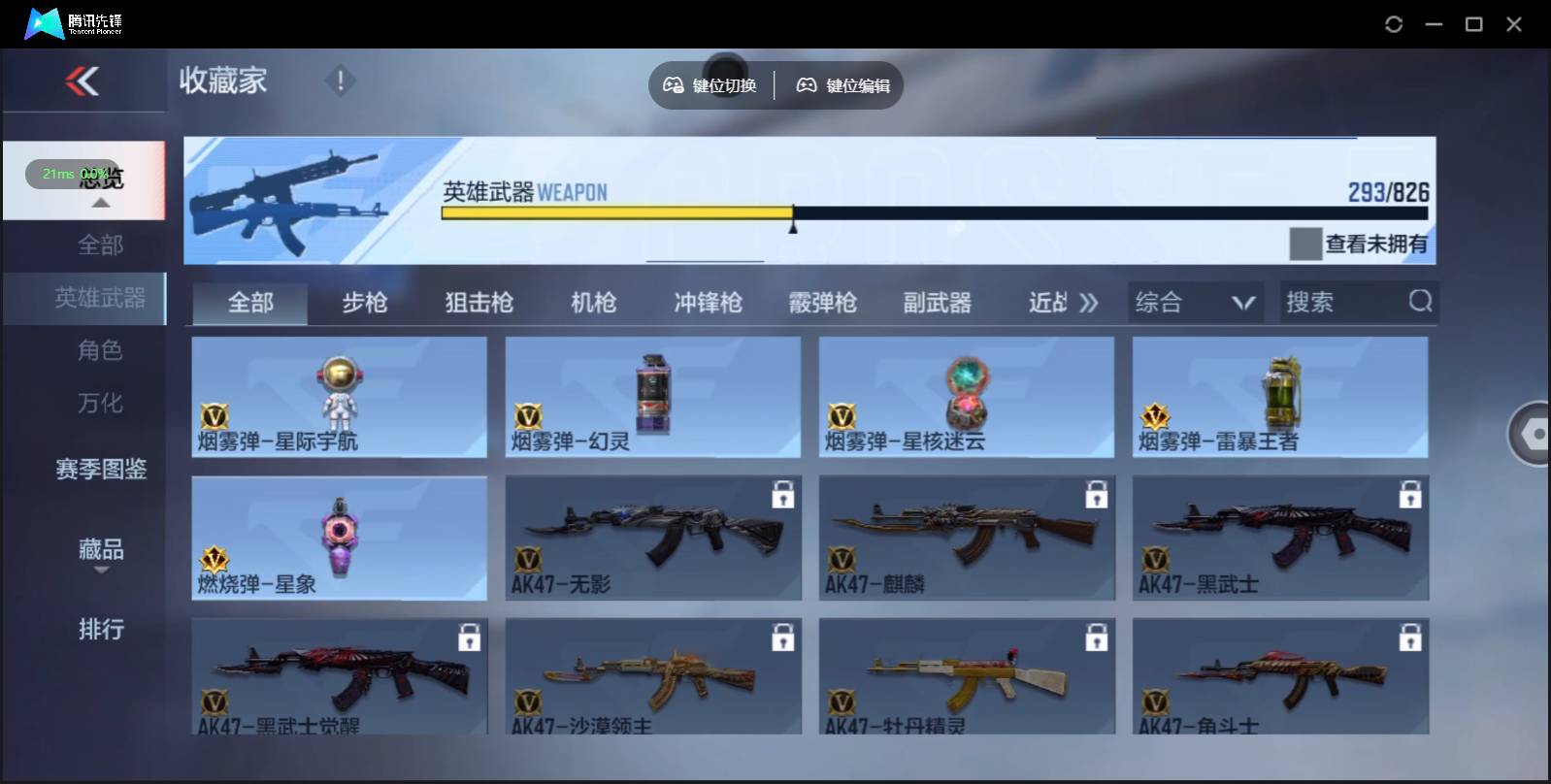The width and height of the screenshot is (1551, 784).
Task: Switch to the 狙击枪 tab
Action: (478, 302)
